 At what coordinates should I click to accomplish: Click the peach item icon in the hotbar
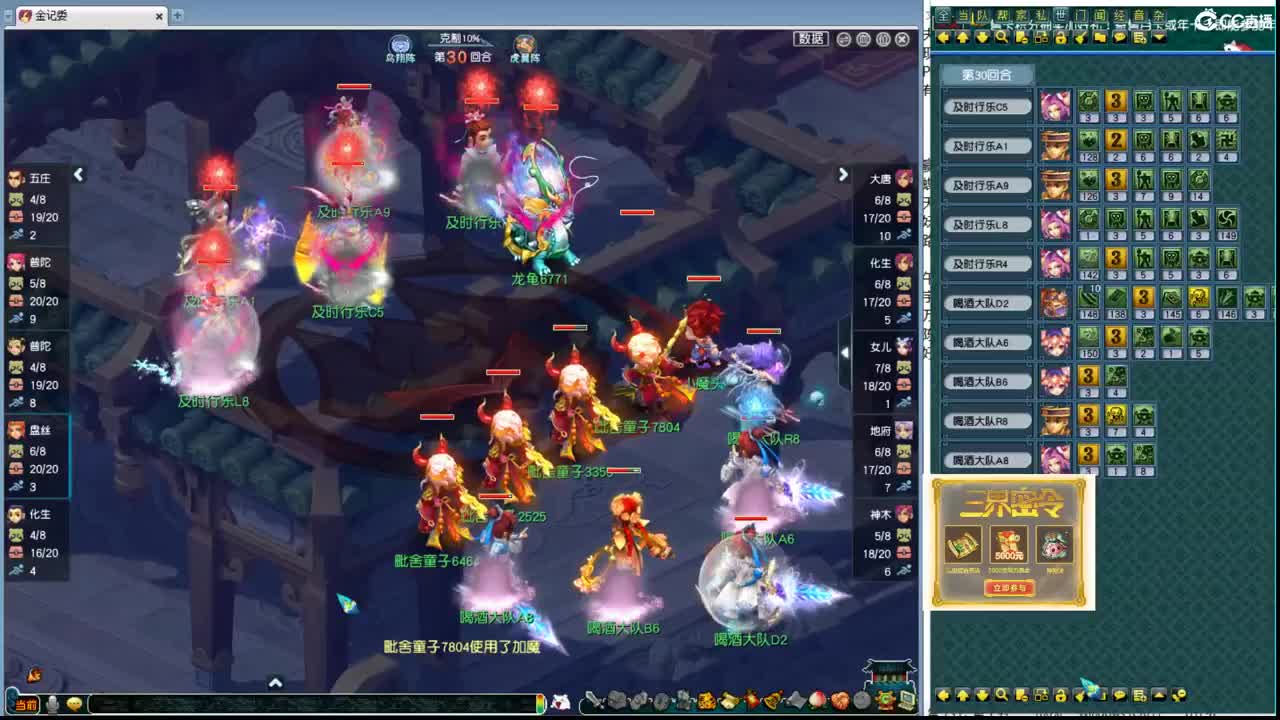[817, 701]
